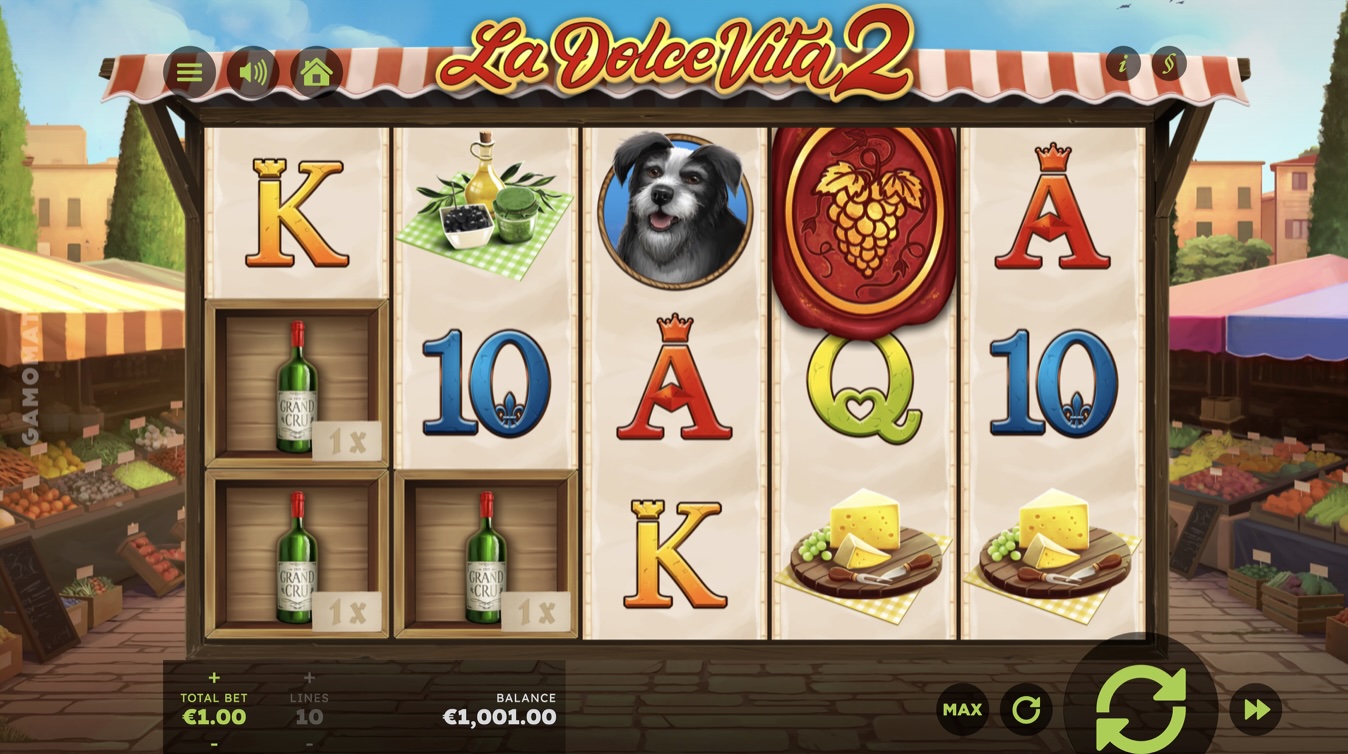Viewport: 1348px width, 754px height.
Task: Spin the reels with the big green button
Action: pyautogui.click(x=1141, y=708)
